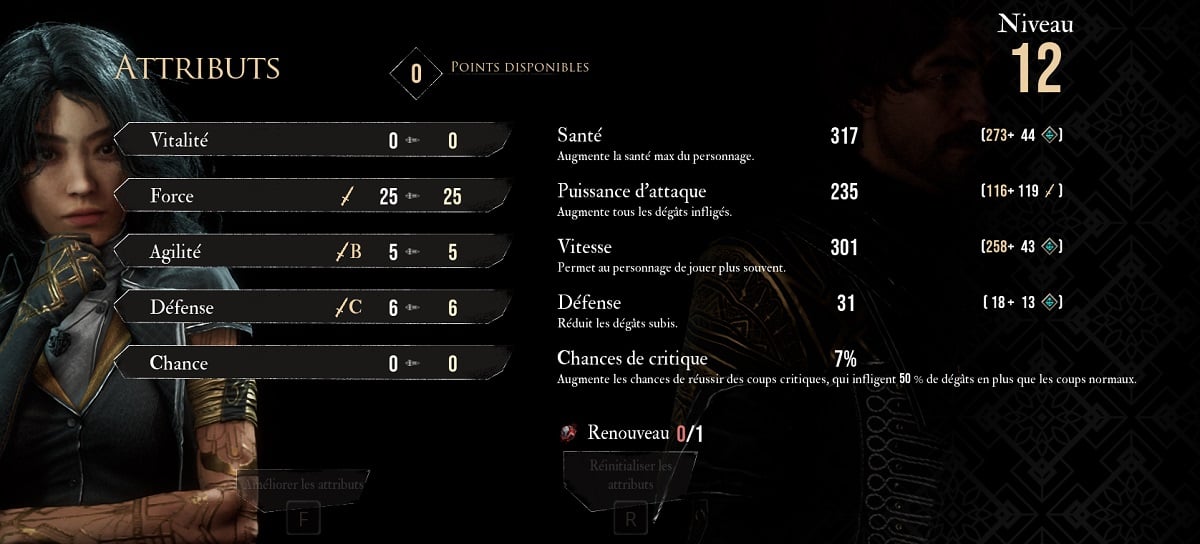Pick the Défense attribute row on the left
Screen dimensions: 1200x544
[x=313, y=307]
